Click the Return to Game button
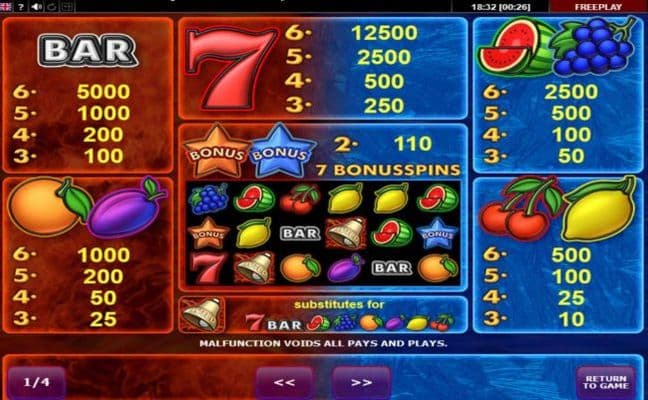The image size is (648, 400). pyautogui.click(x=604, y=380)
